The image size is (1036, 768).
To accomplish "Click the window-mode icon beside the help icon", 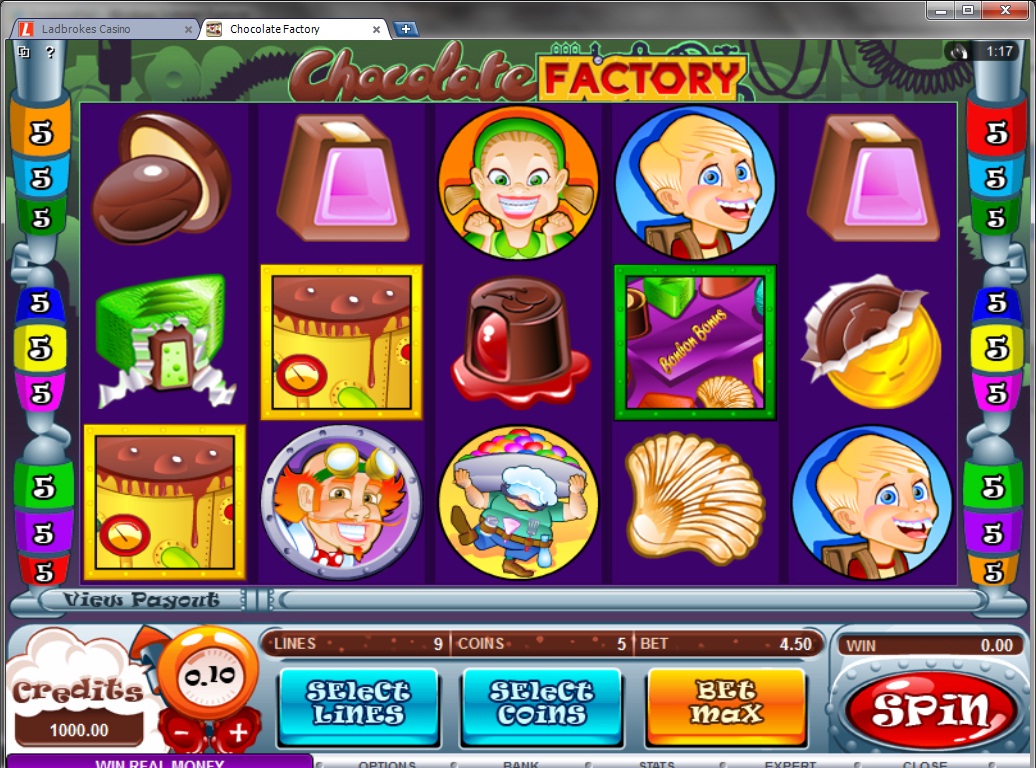I will pyautogui.click(x=24, y=52).
